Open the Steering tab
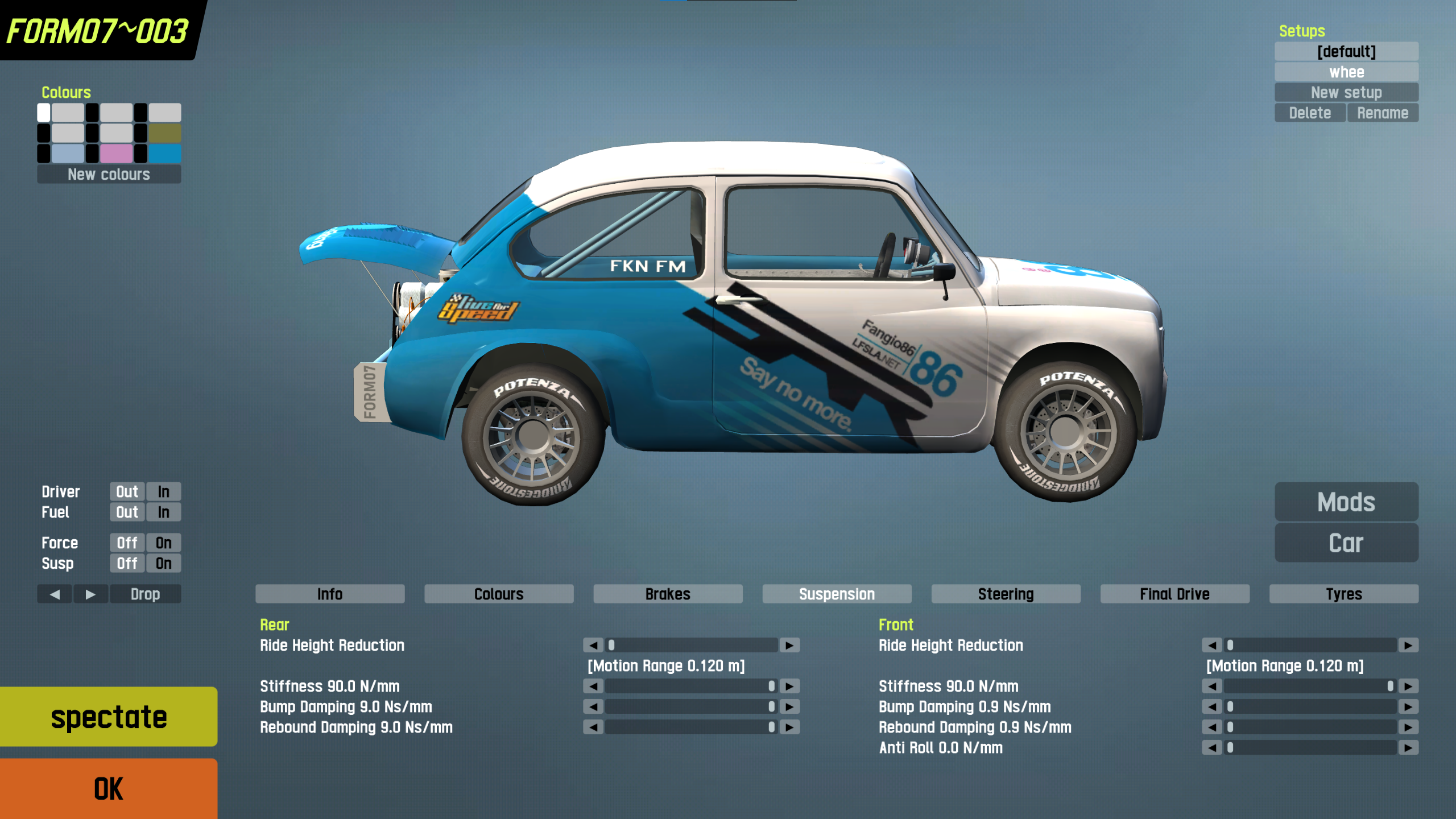Screen dimensions: 1456x819 1006,594
